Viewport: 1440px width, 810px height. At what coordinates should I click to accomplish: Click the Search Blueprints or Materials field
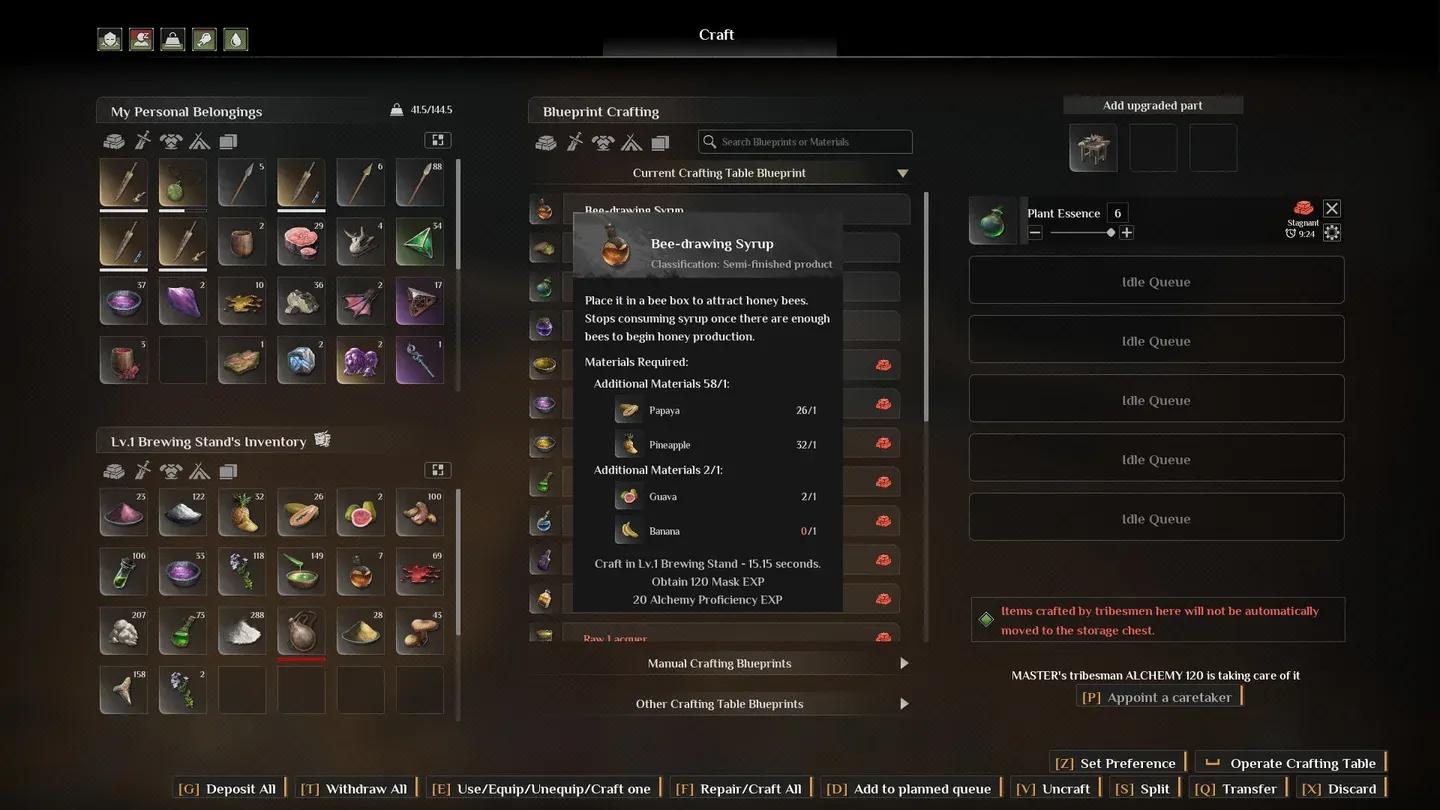[804, 141]
